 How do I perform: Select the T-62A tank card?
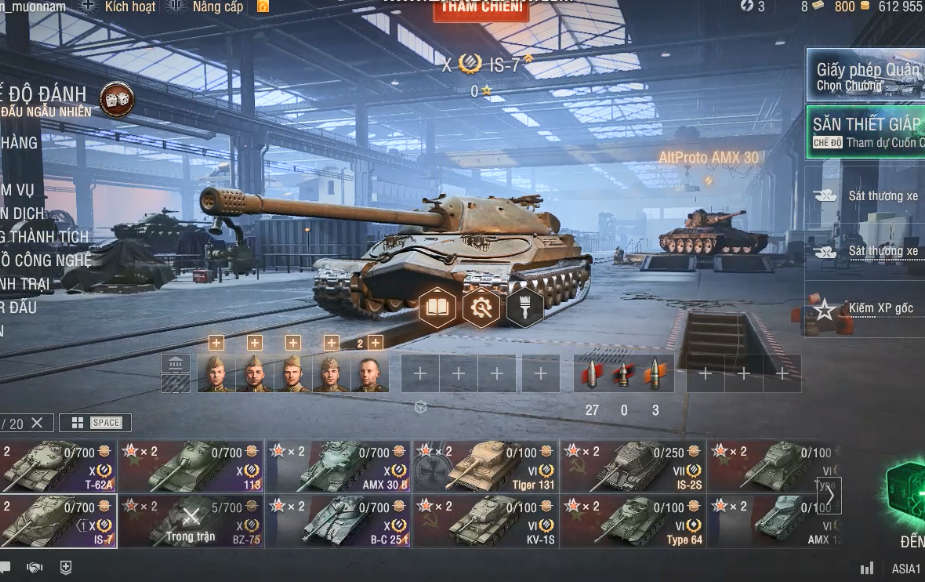(x=58, y=466)
